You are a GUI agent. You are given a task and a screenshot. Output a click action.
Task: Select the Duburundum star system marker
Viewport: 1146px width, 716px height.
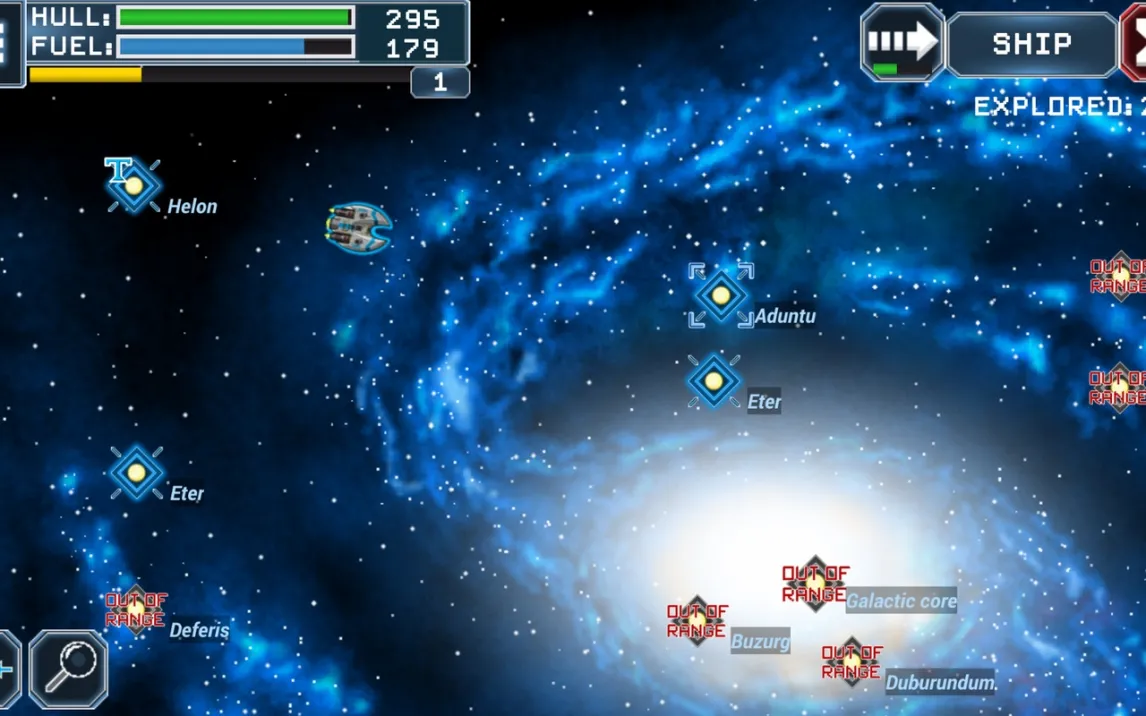click(851, 661)
